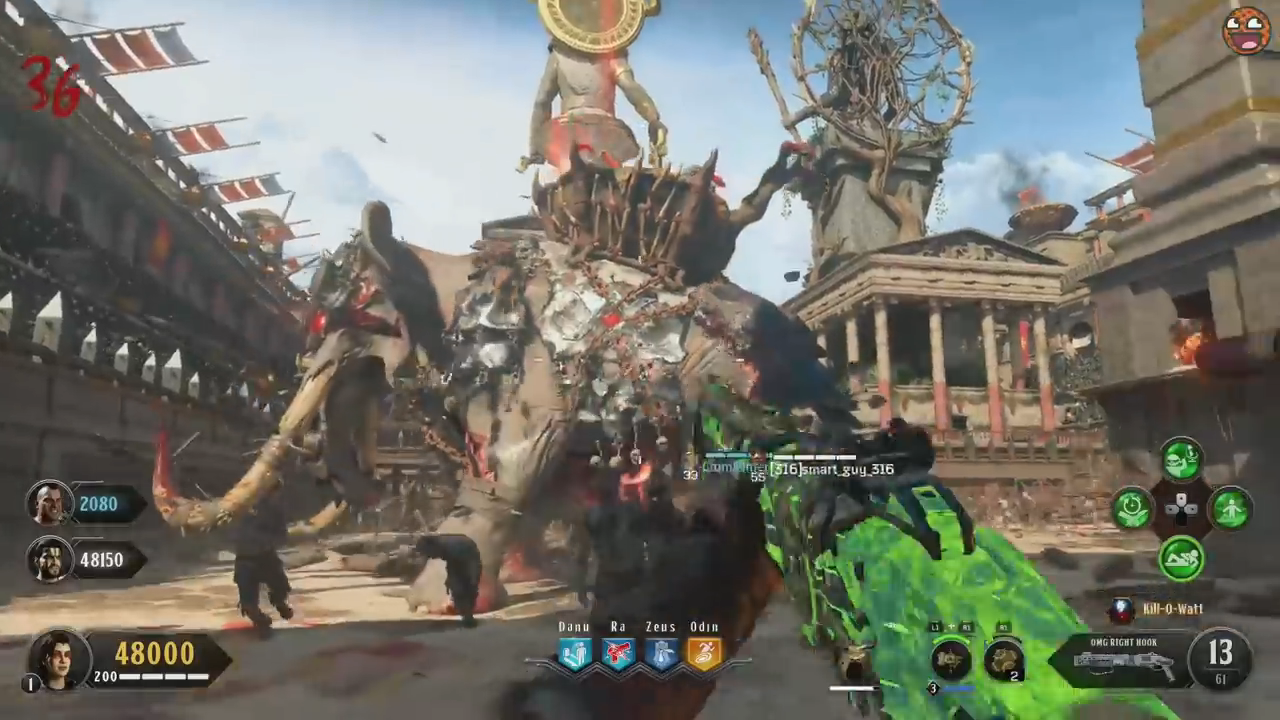Click the awesome-face channel logo
The width and height of the screenshot is (1280, 720).
click(1246, 30)
